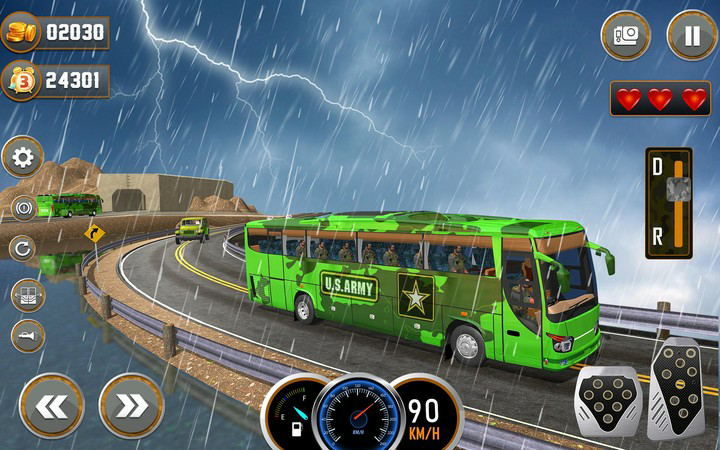
Task: Tap the circular arrow reset button
Action: pyautogui.click(x=24, y=247)
